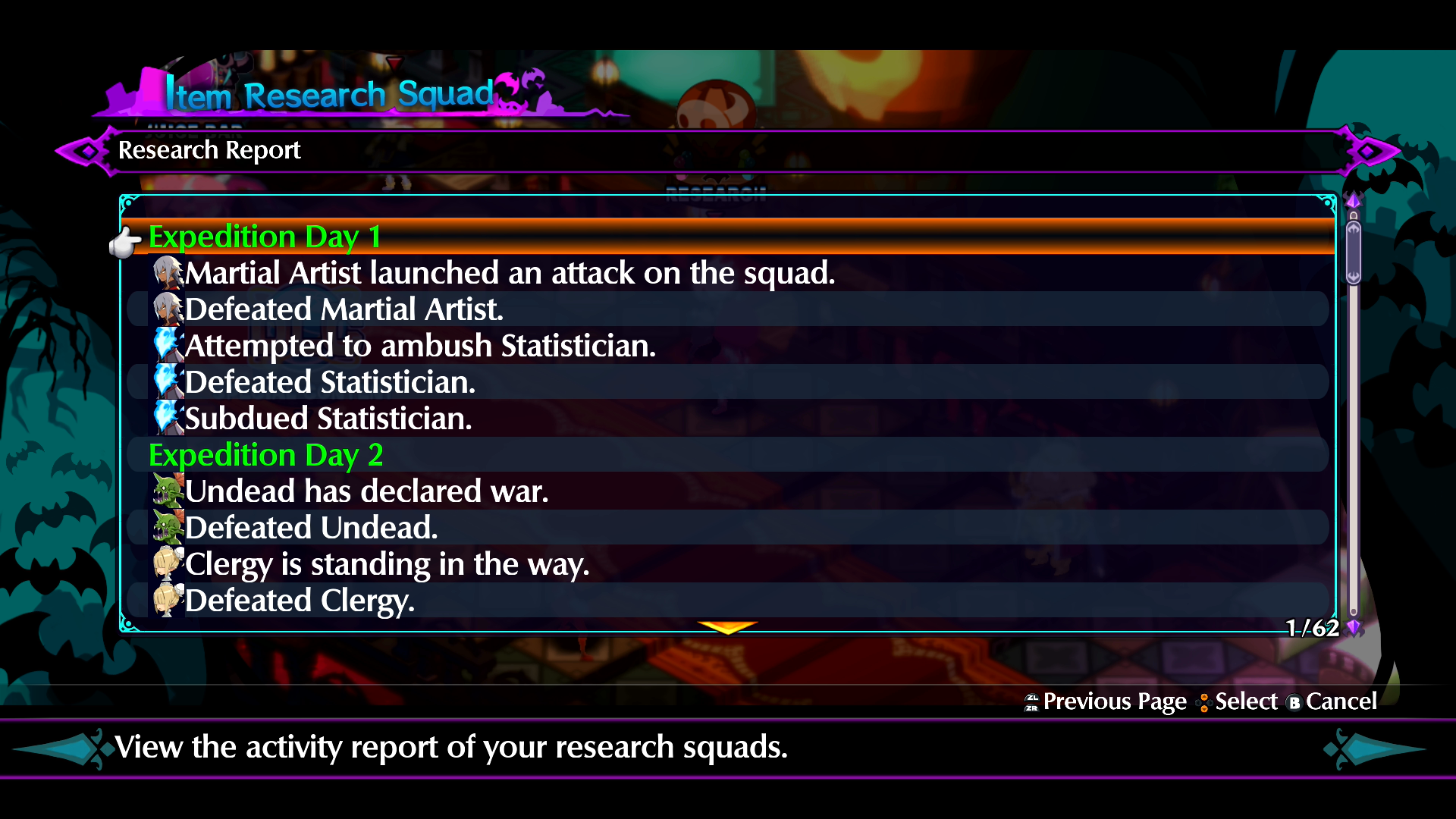This screenshot has height=819, width=1456.
Task: Click the 'Defeated Clergy' report line
Action: click(x=300, y=601)
